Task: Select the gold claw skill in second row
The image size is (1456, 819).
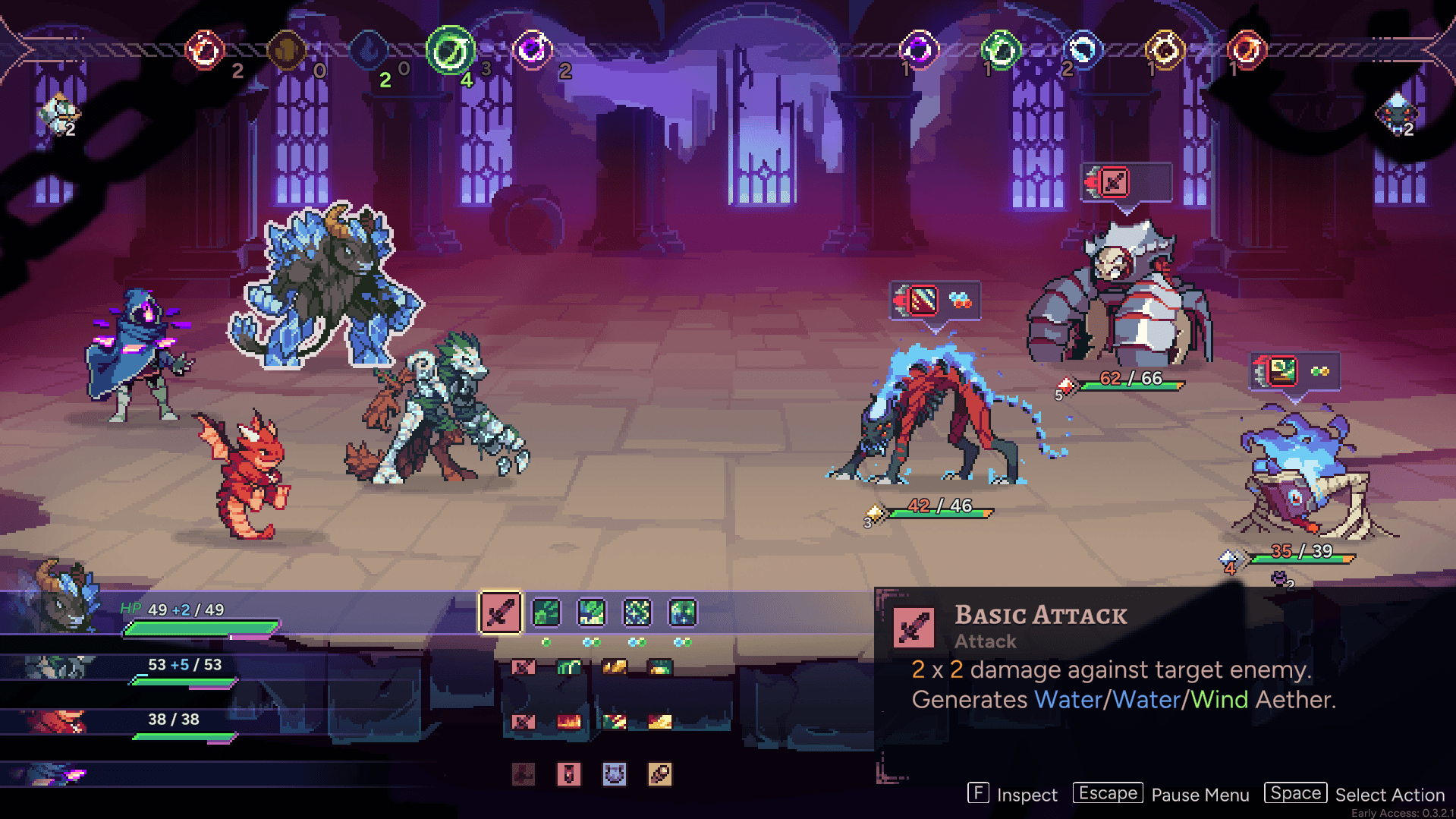Action: 615,667
